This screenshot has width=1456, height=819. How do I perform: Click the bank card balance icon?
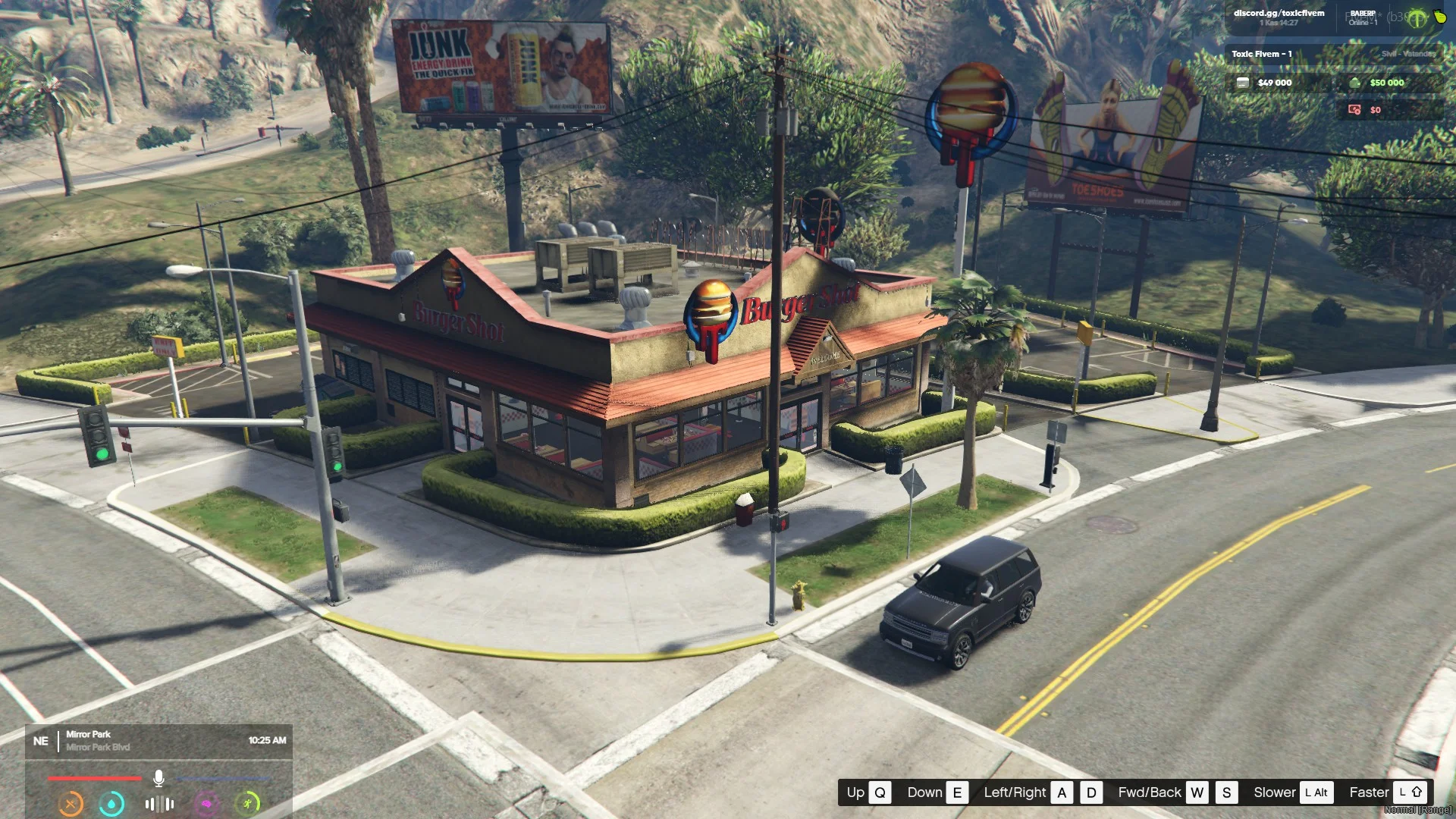pos(1243,83)
